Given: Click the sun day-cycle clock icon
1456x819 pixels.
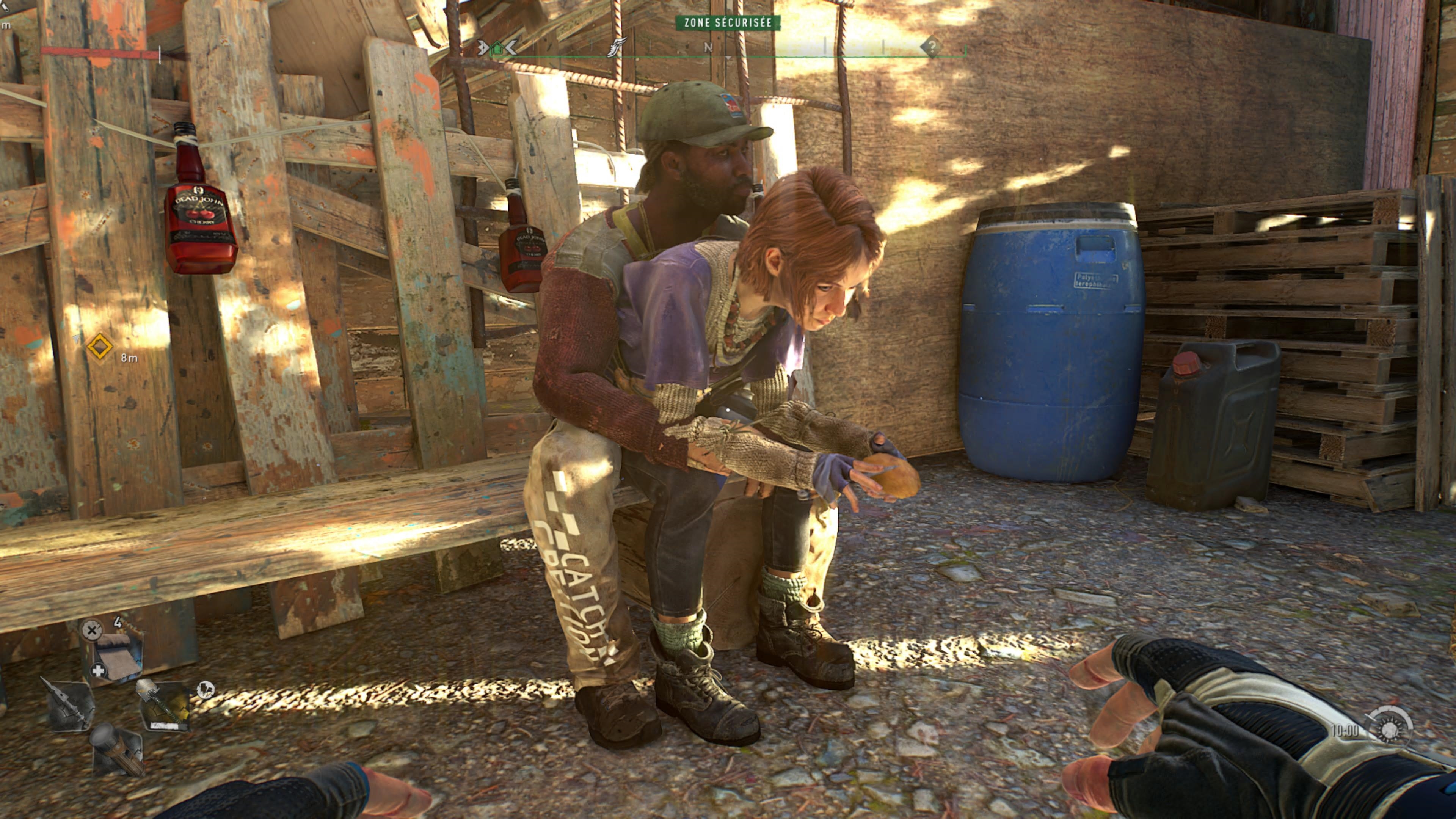Looking at the screenshot, I should click(x=1390, y=729).
